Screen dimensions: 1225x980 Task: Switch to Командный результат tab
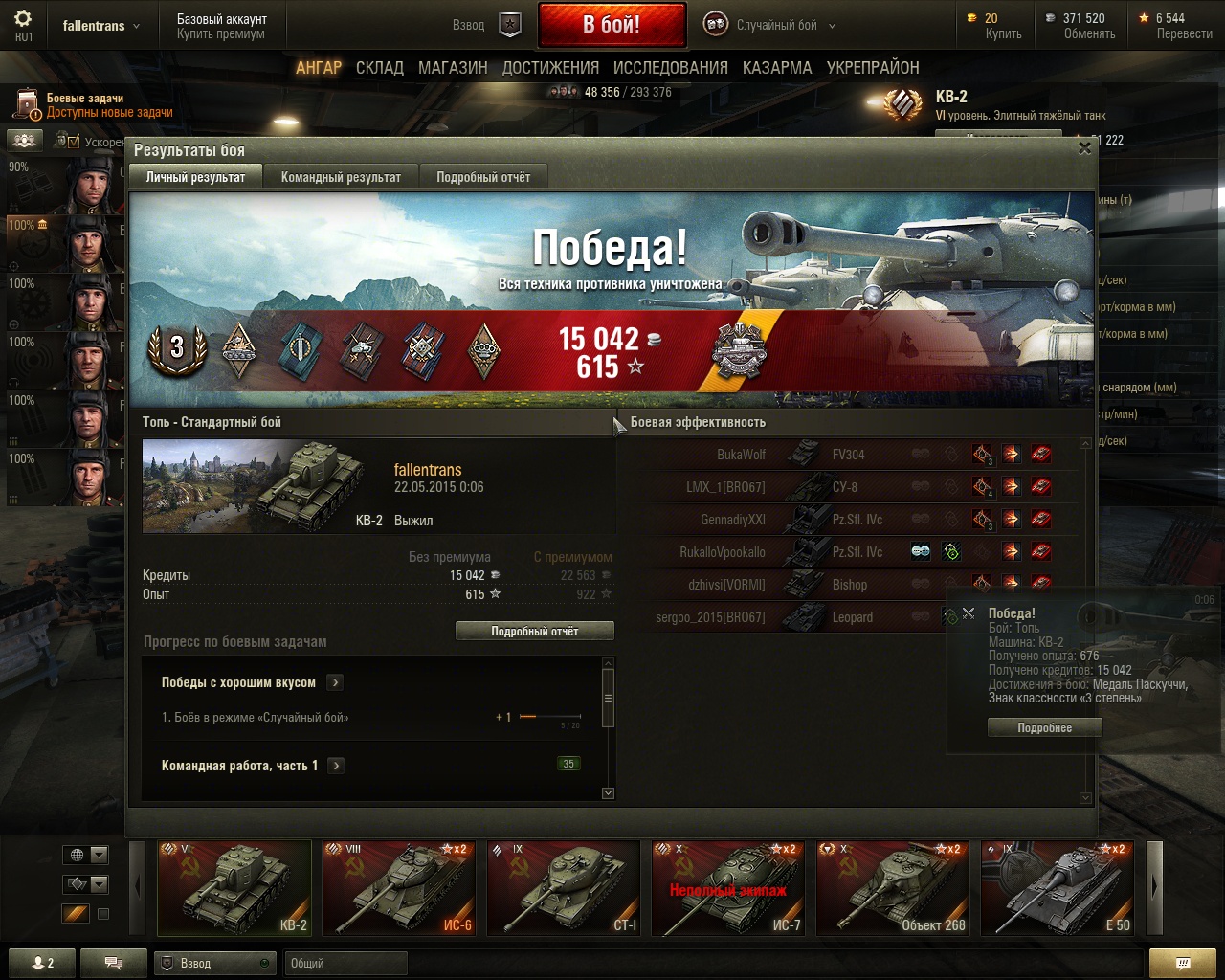[x=341, y=177]
